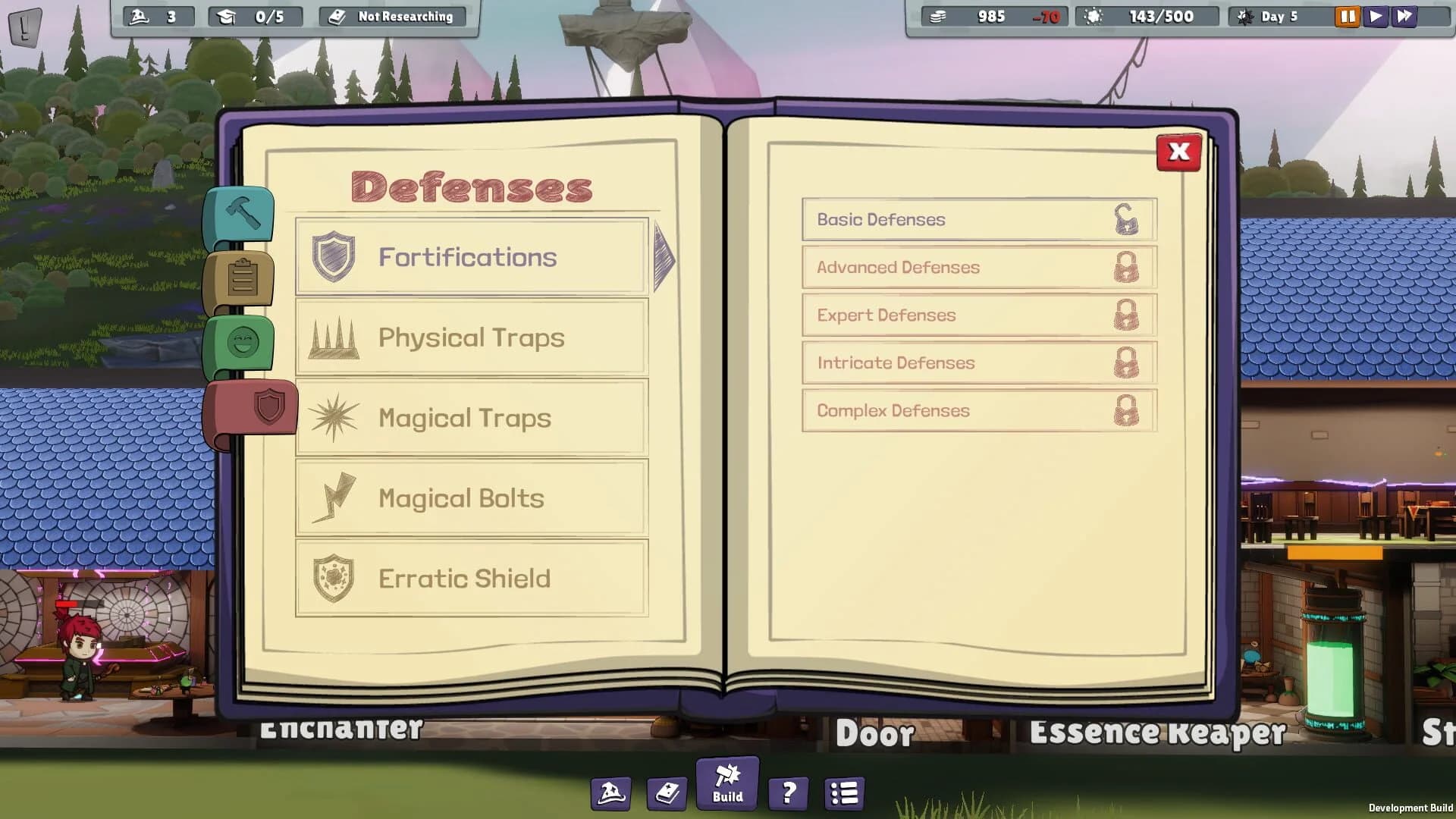The height and width of the screenshot is (819, 1456).
Task: Select the Physical Traps category
Action: [472, 338]
